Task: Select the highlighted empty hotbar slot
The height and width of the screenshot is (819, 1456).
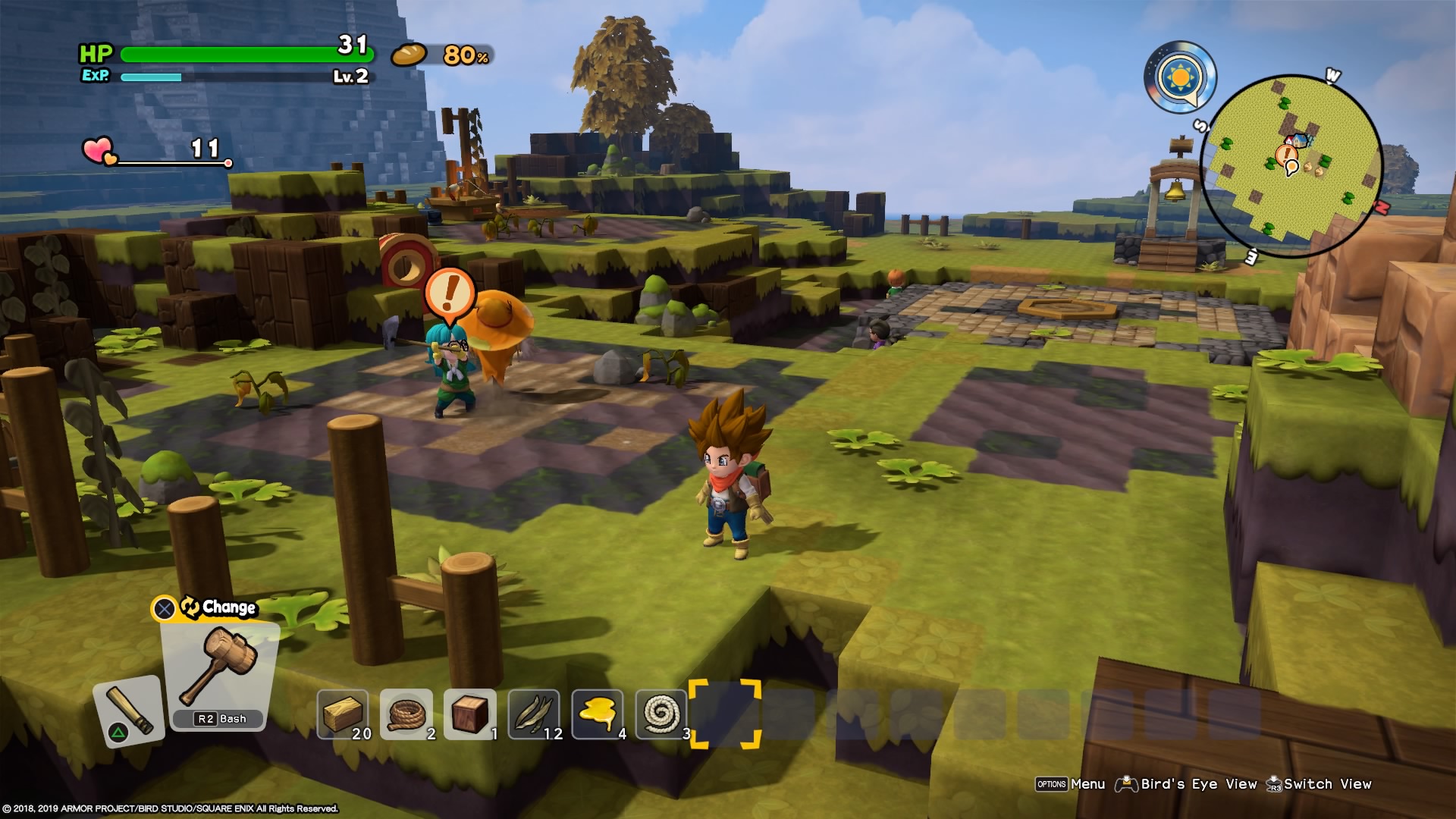Action: tap(724, 714)
